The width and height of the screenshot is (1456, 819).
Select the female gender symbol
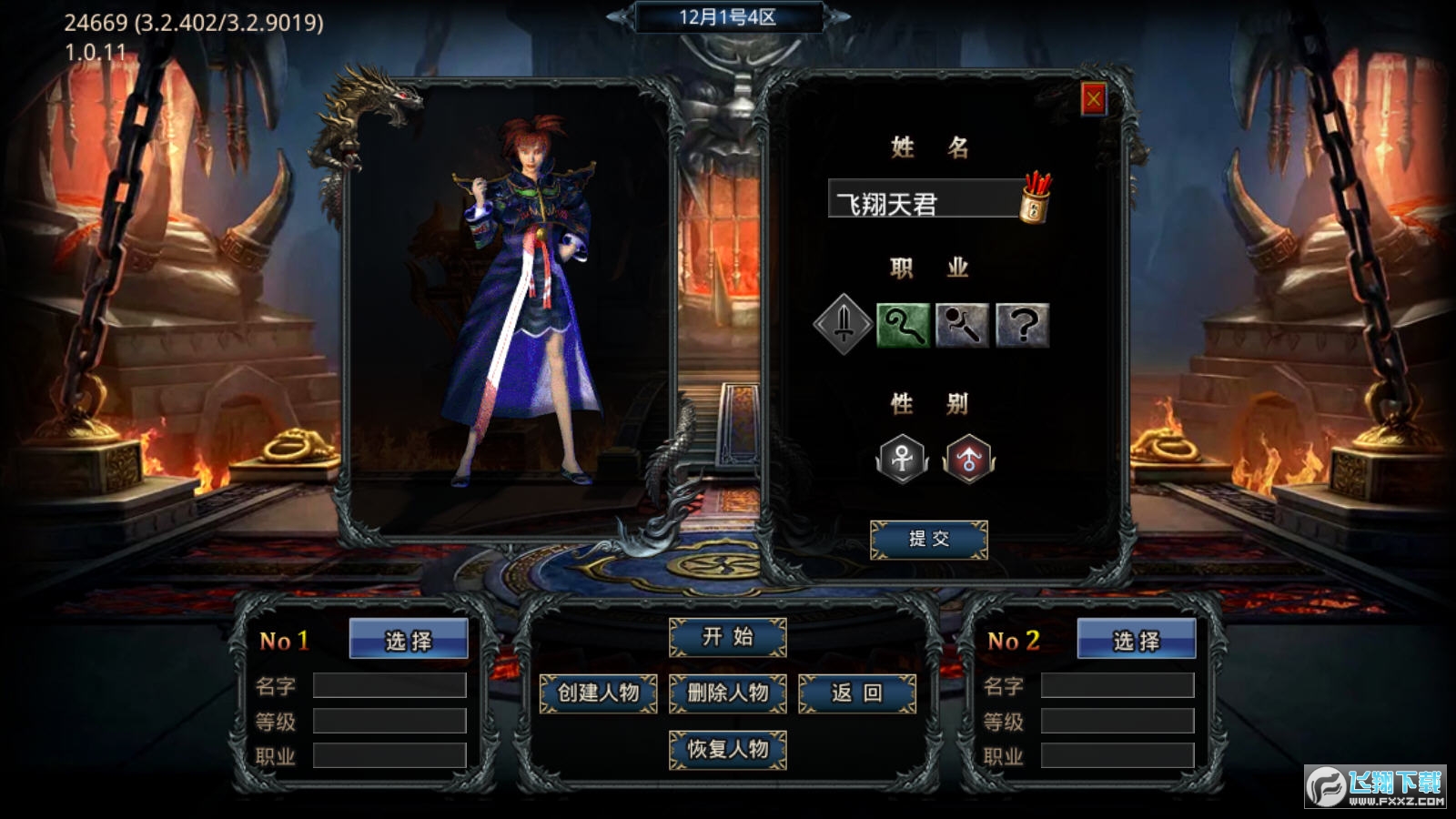tap(904, 460)
